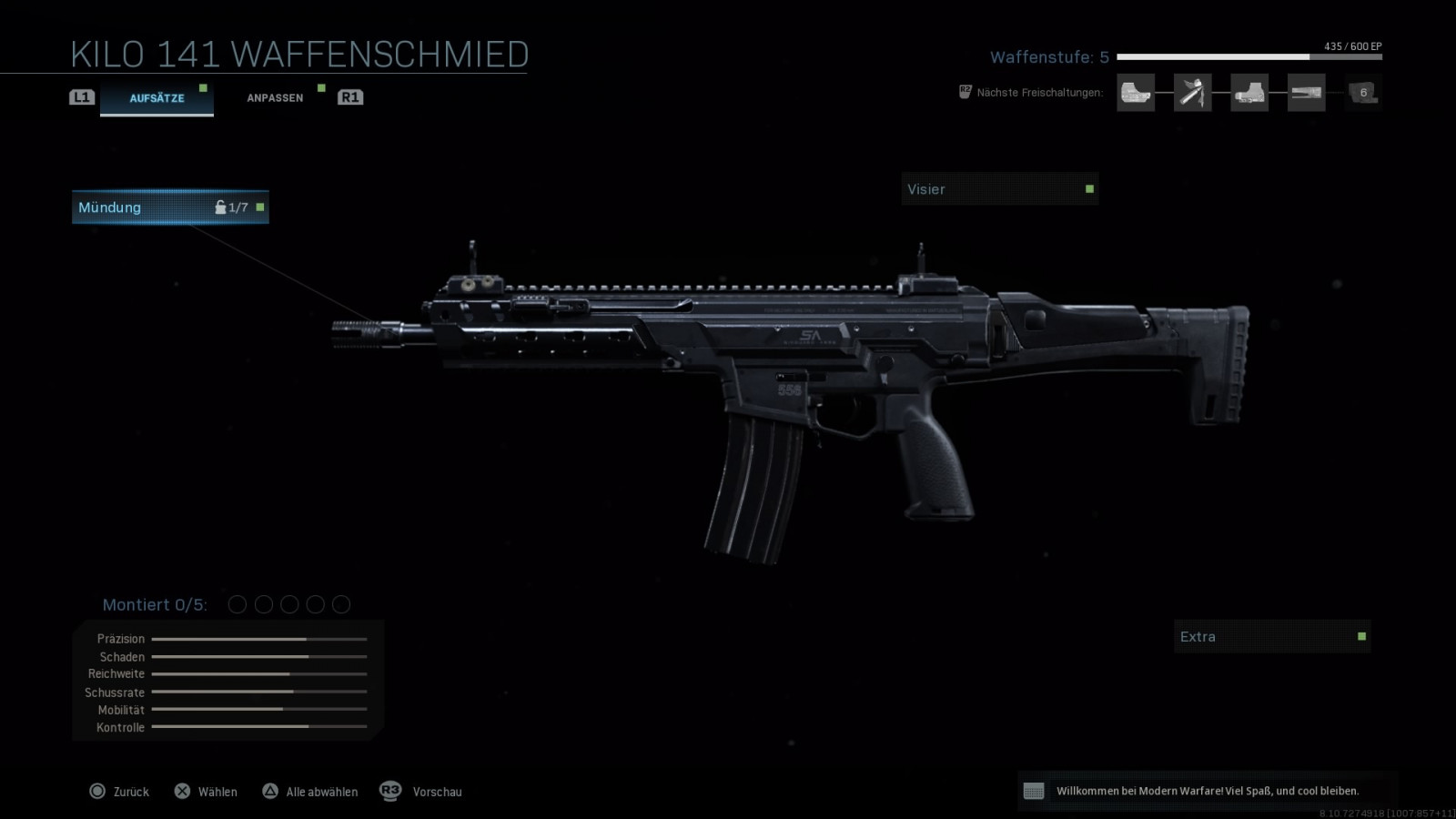This screenshot has height=819, width=1456.
Task: Show the weapon Vorschau
Action: pyautogui.click(x=421, y=792)
